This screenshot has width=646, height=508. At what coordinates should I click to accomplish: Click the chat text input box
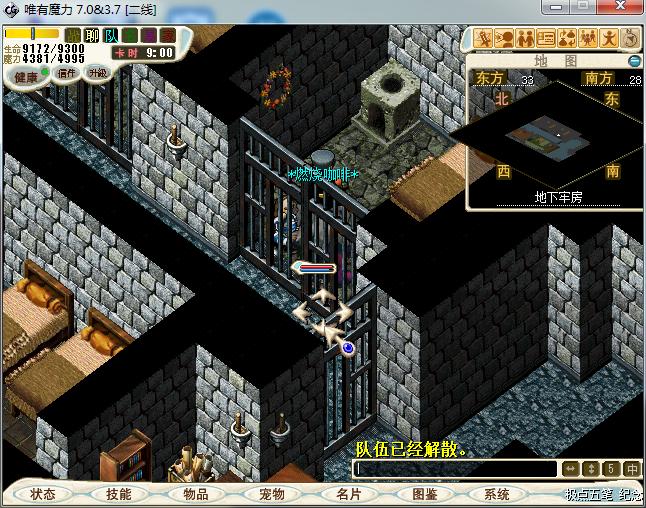point(455,469)
